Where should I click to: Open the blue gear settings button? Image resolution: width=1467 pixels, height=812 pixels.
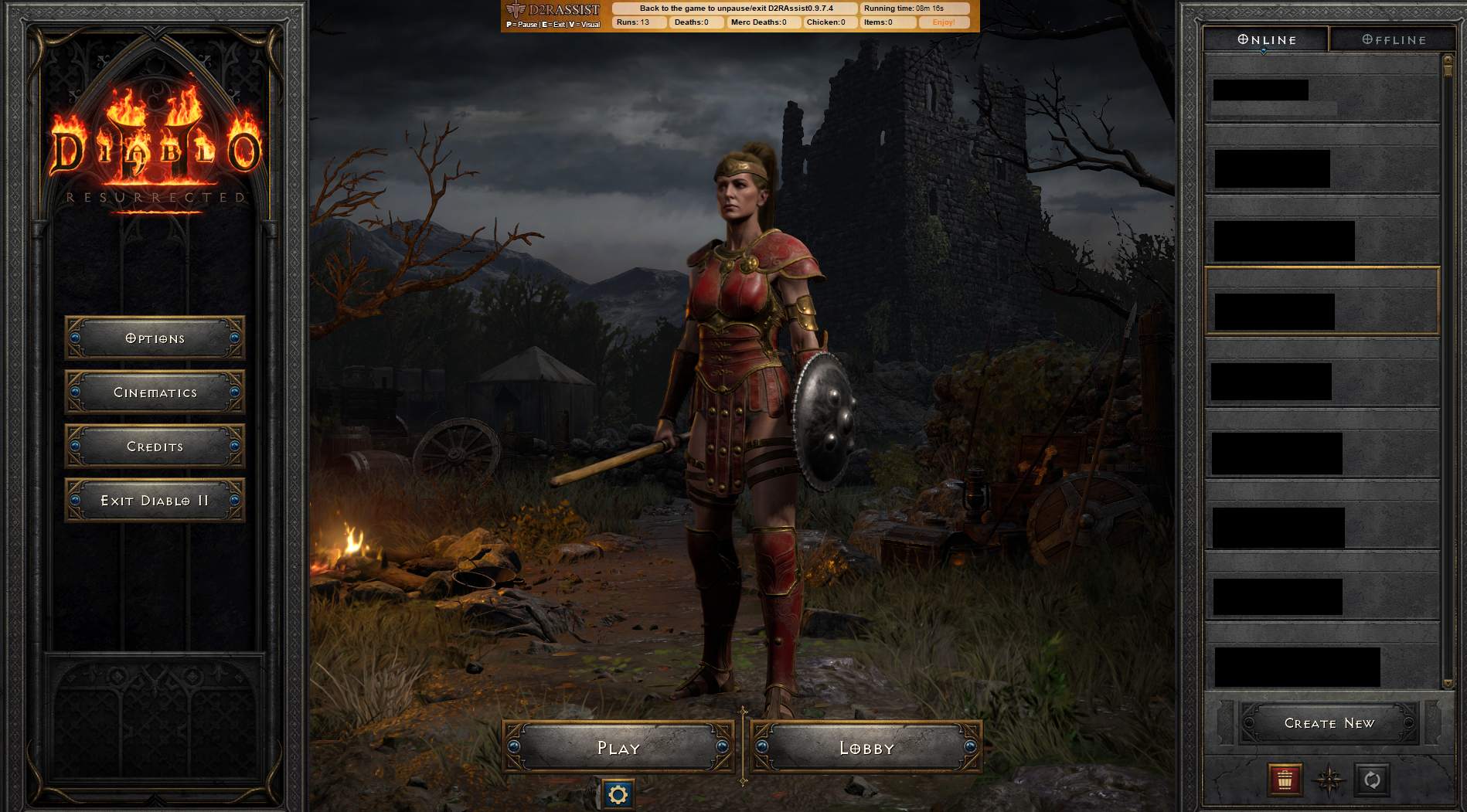coord(618,794)
